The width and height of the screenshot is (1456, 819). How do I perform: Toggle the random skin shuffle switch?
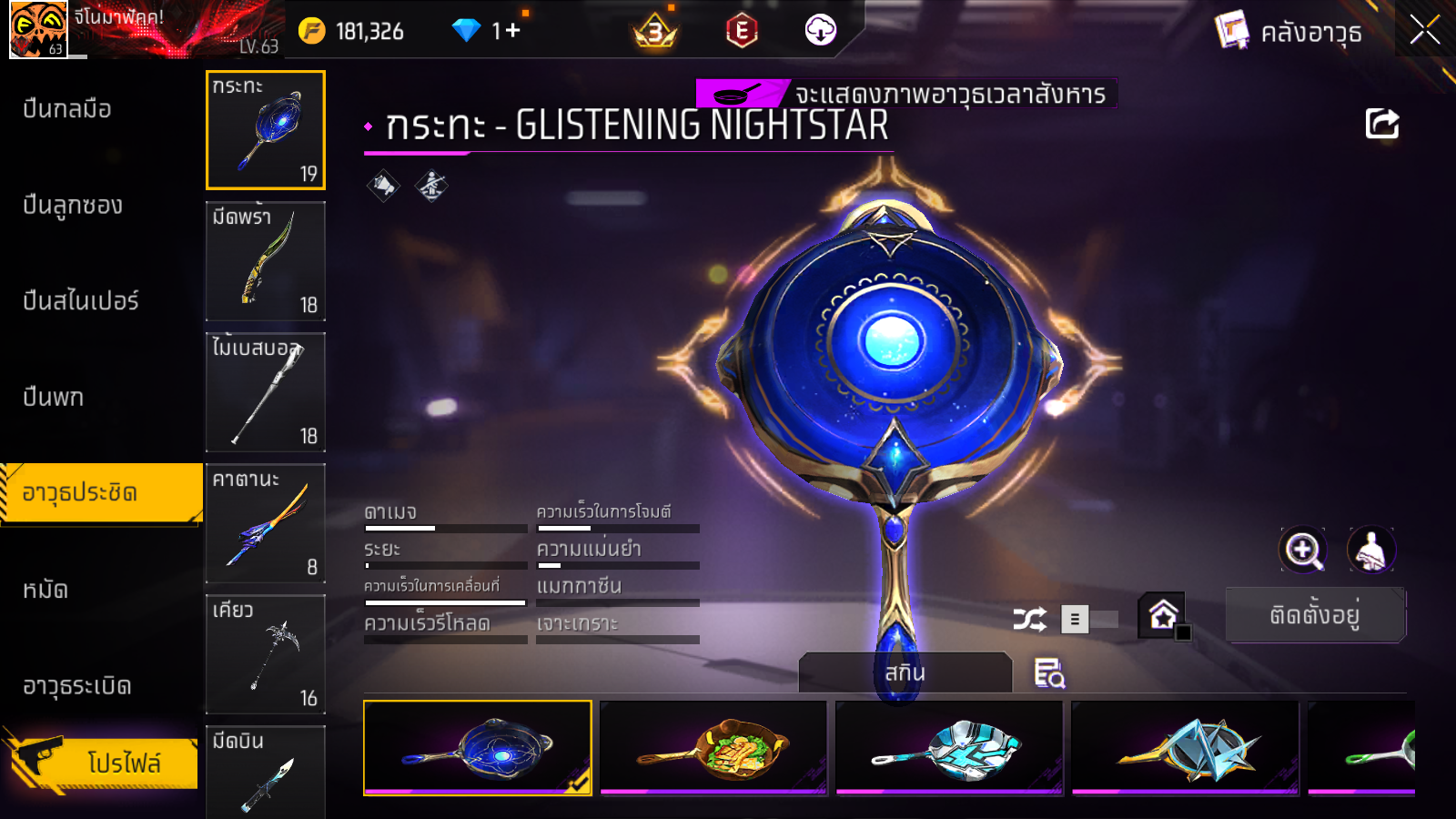click(1090, 620)
